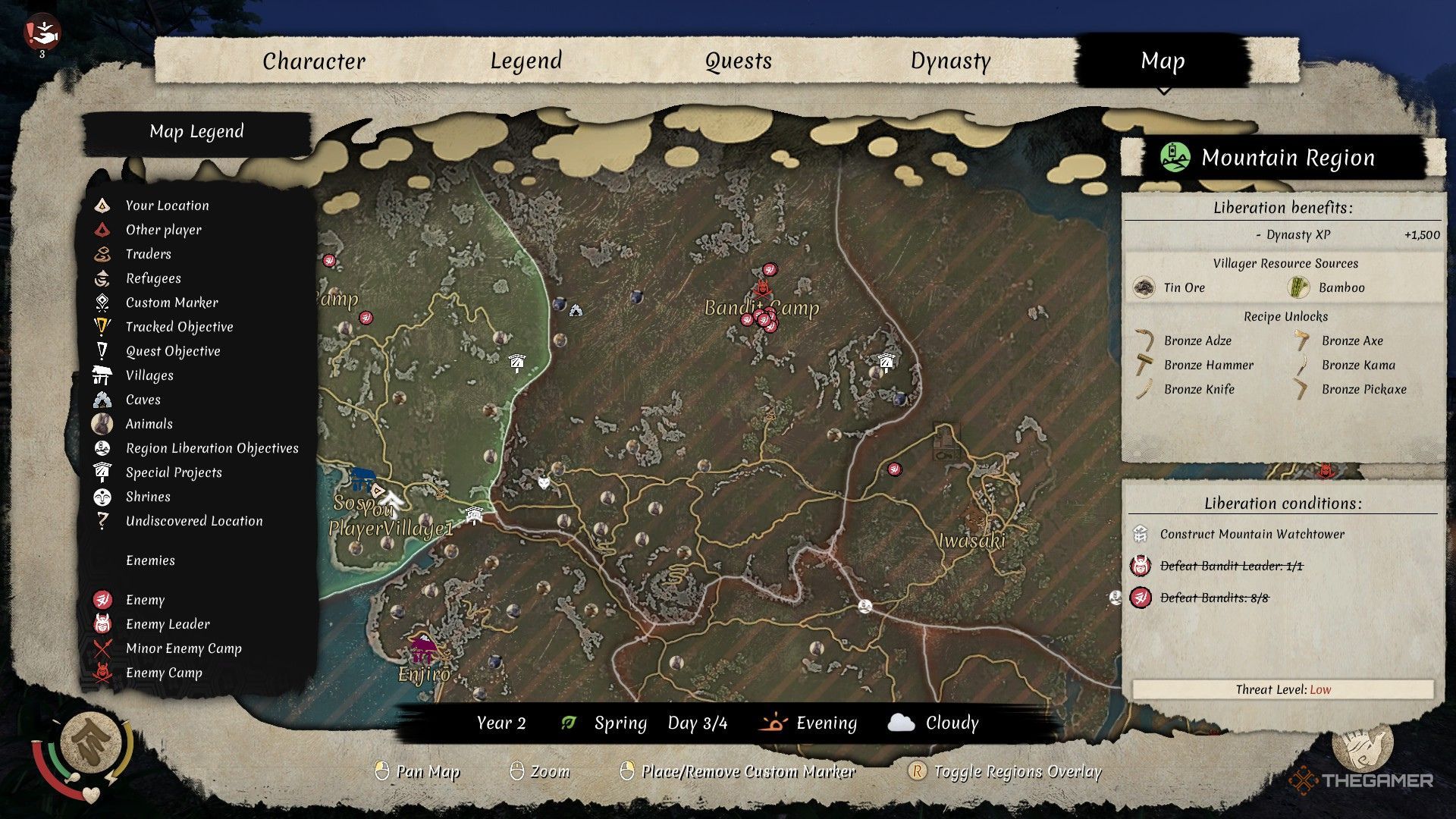The width and height of the screenshot is (1456, 819).
Task: Click Construct Mountain Watchtower condition
Action: 1252,534
